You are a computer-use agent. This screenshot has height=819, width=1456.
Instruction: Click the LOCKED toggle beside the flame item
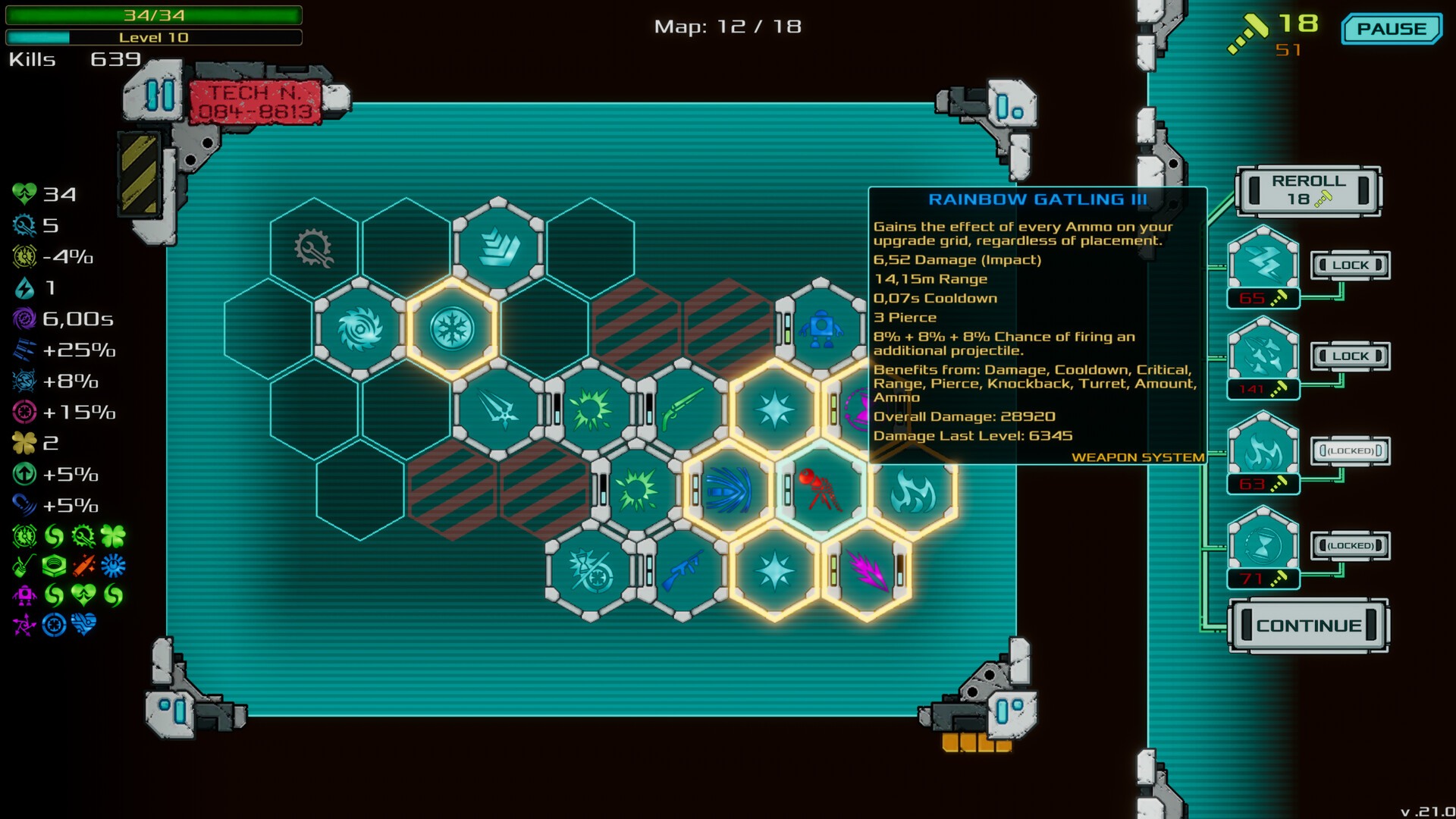coord(1350,450)
